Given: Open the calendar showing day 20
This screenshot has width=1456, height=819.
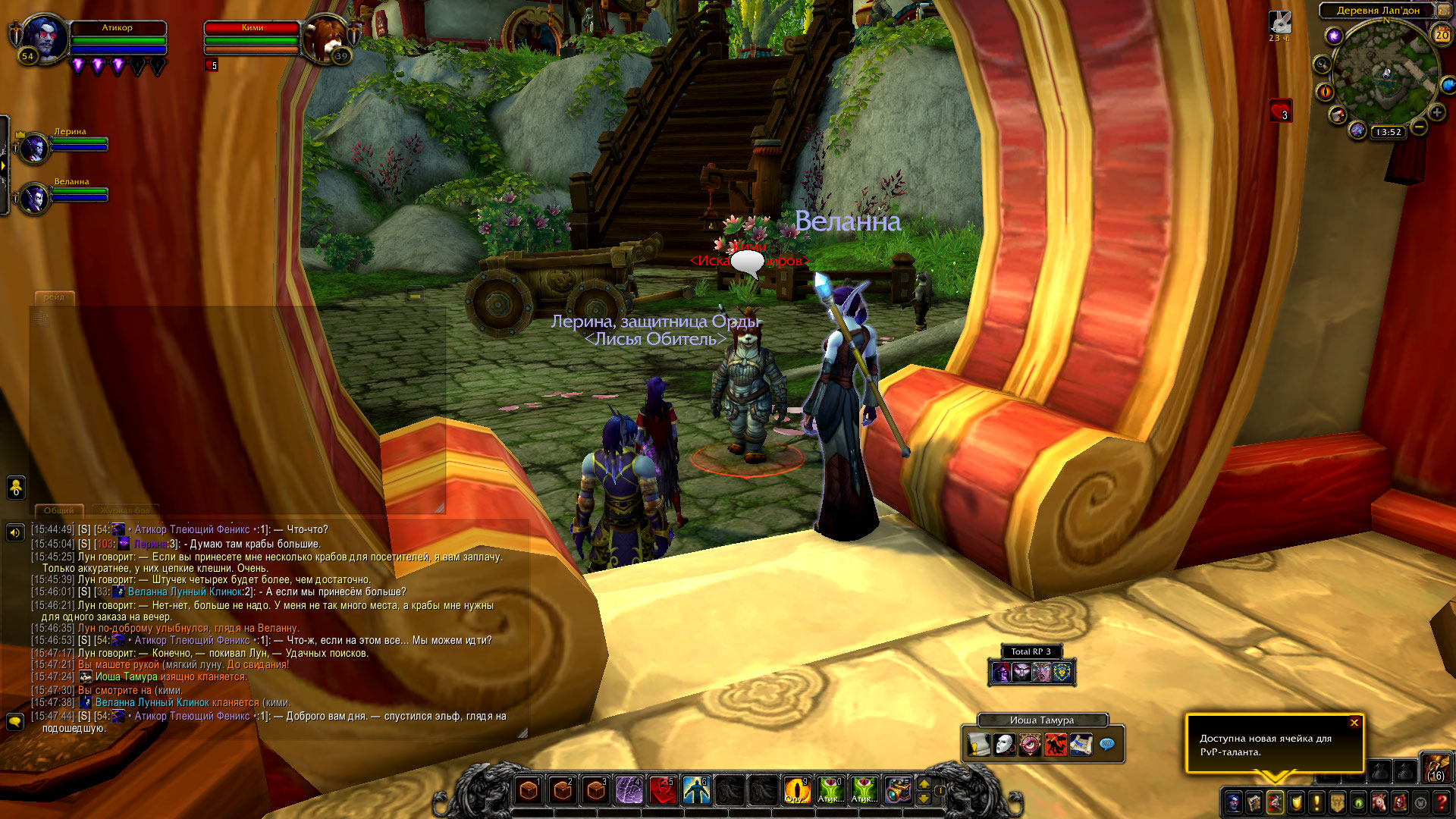Looking at the screenshot, I should click(1441, 35).
